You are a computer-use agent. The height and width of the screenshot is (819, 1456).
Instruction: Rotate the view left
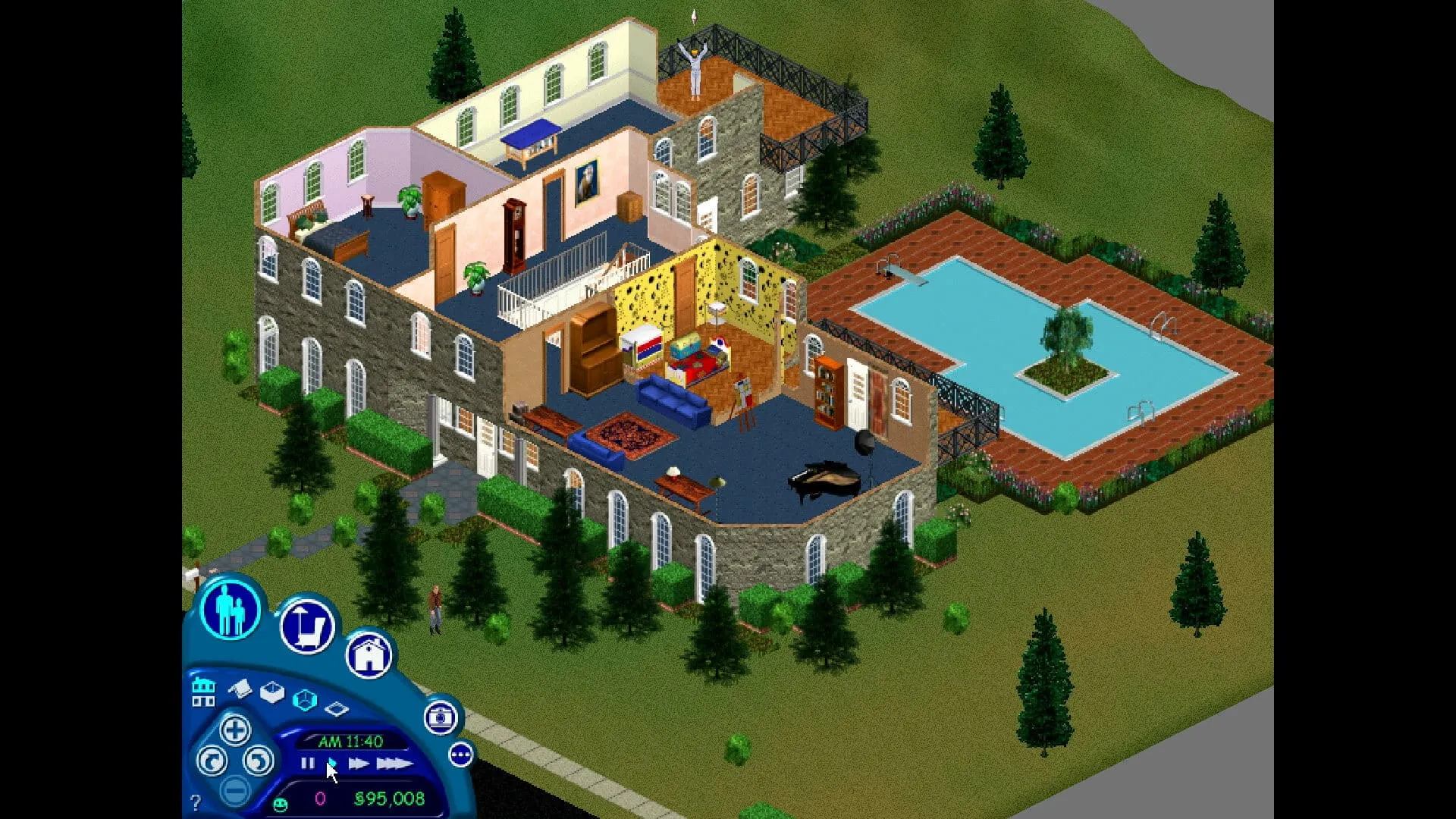coord(212,761)
